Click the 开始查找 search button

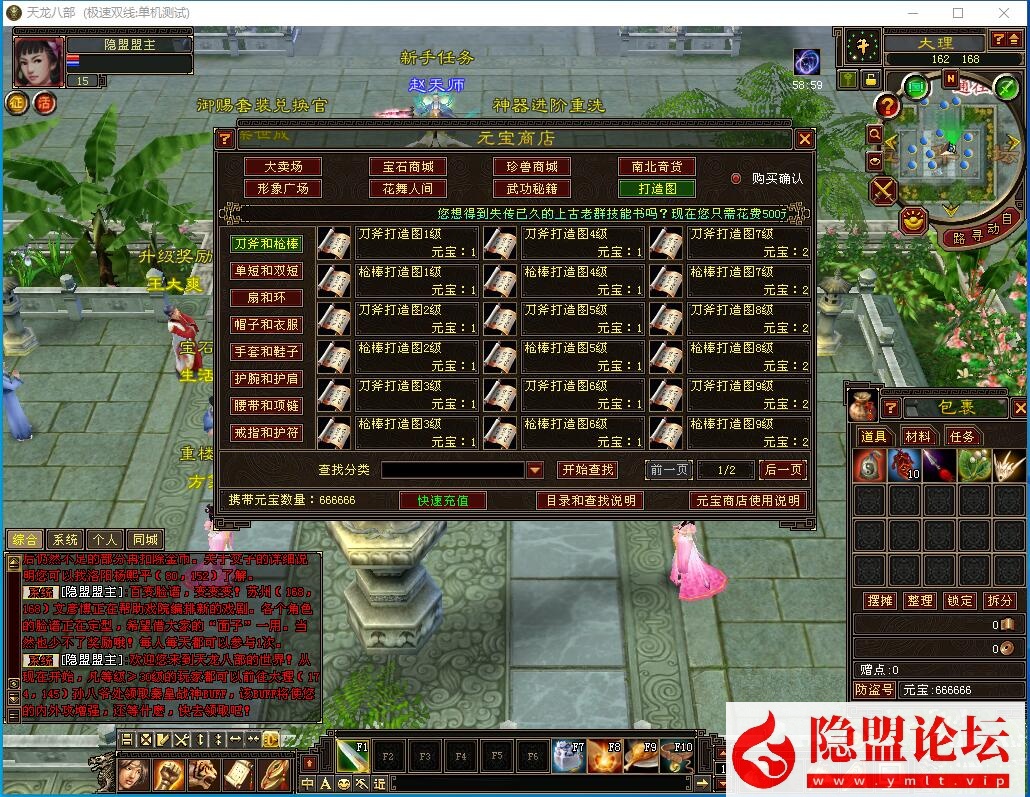coord(587,470)
